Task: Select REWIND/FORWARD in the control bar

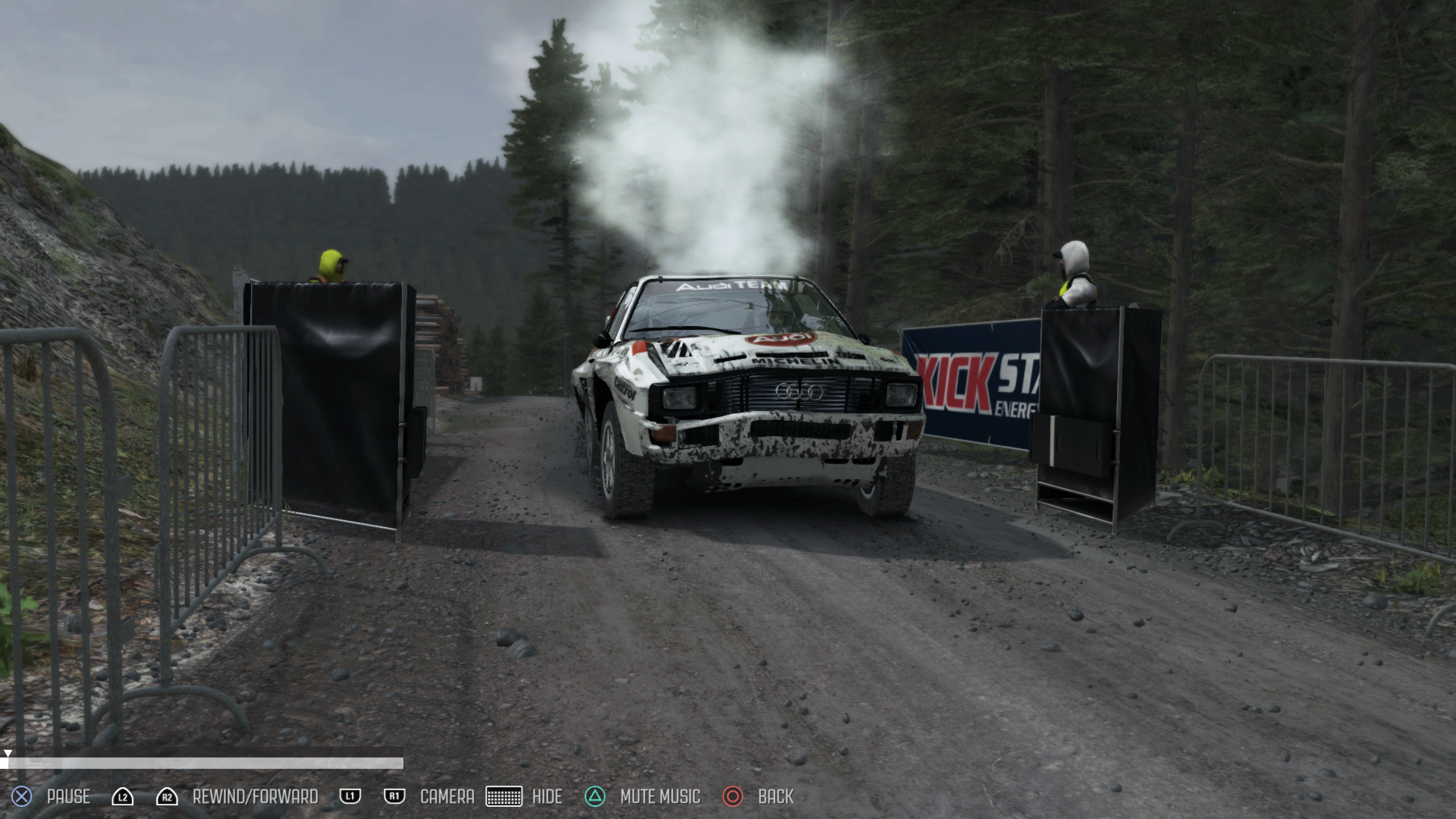Action: coord(255,797)
